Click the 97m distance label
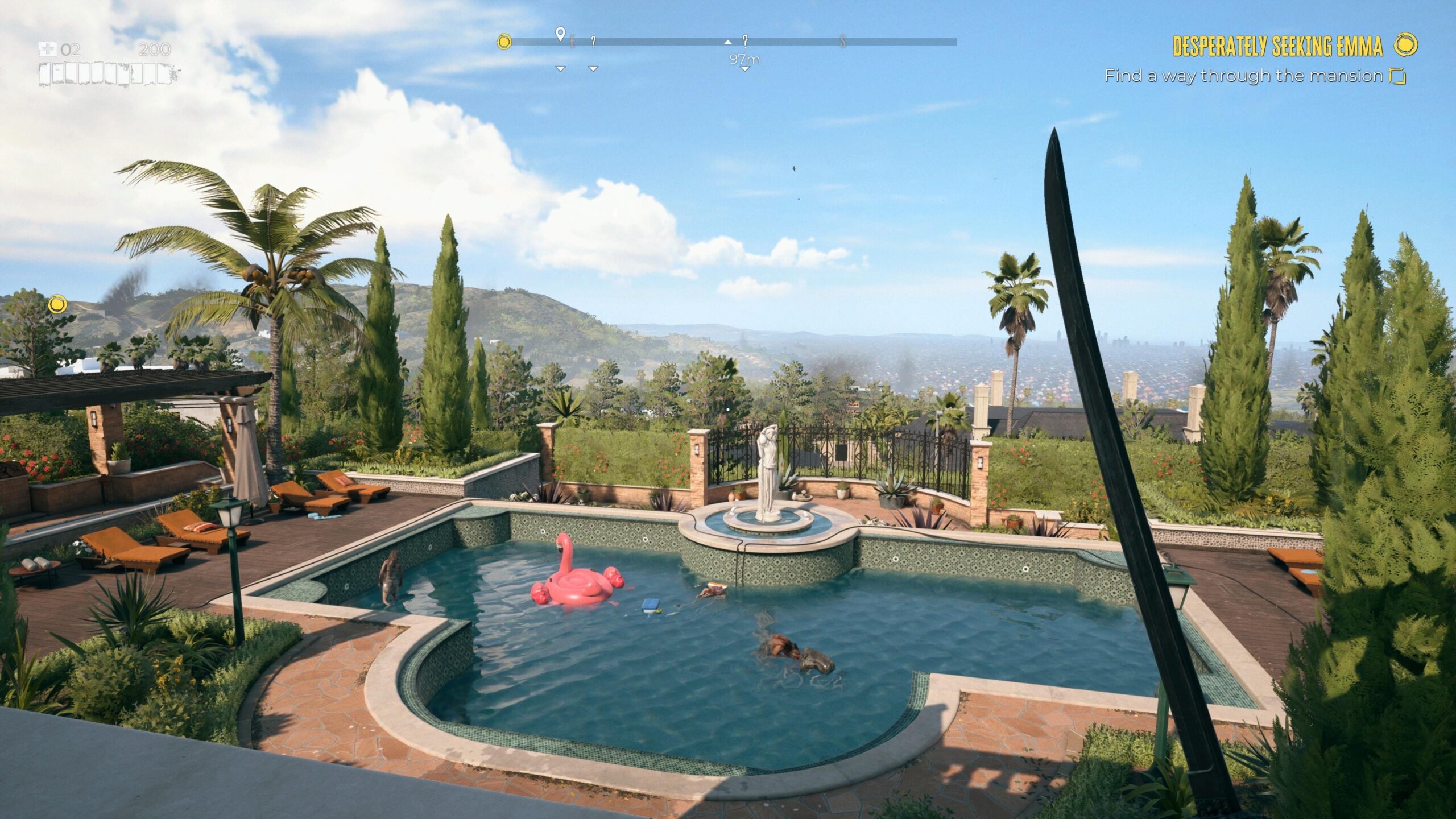This screenshot has width=1456, height=819. 744,59
